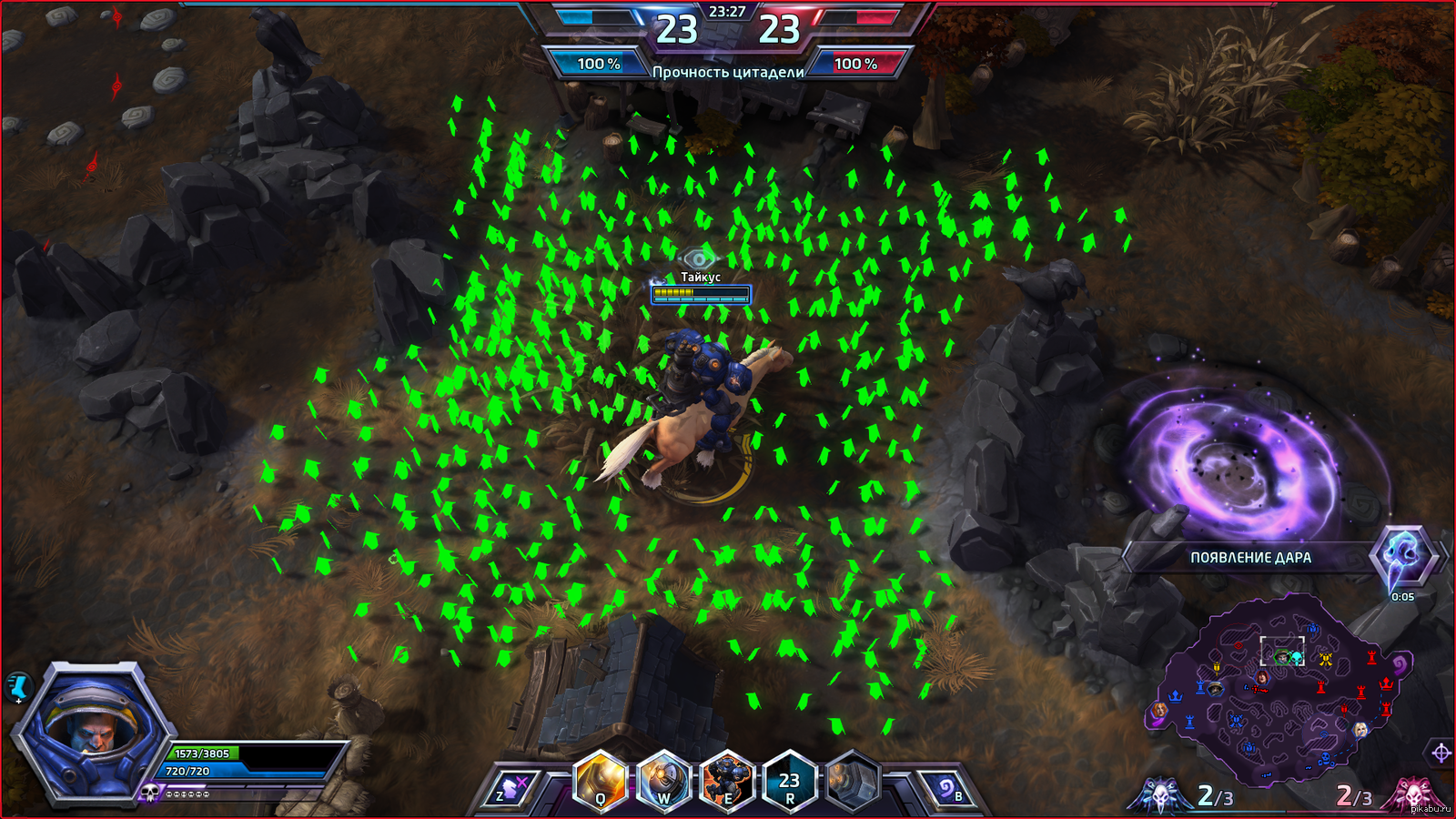Click the grey trait ability hexagon

tap(853, 783)
